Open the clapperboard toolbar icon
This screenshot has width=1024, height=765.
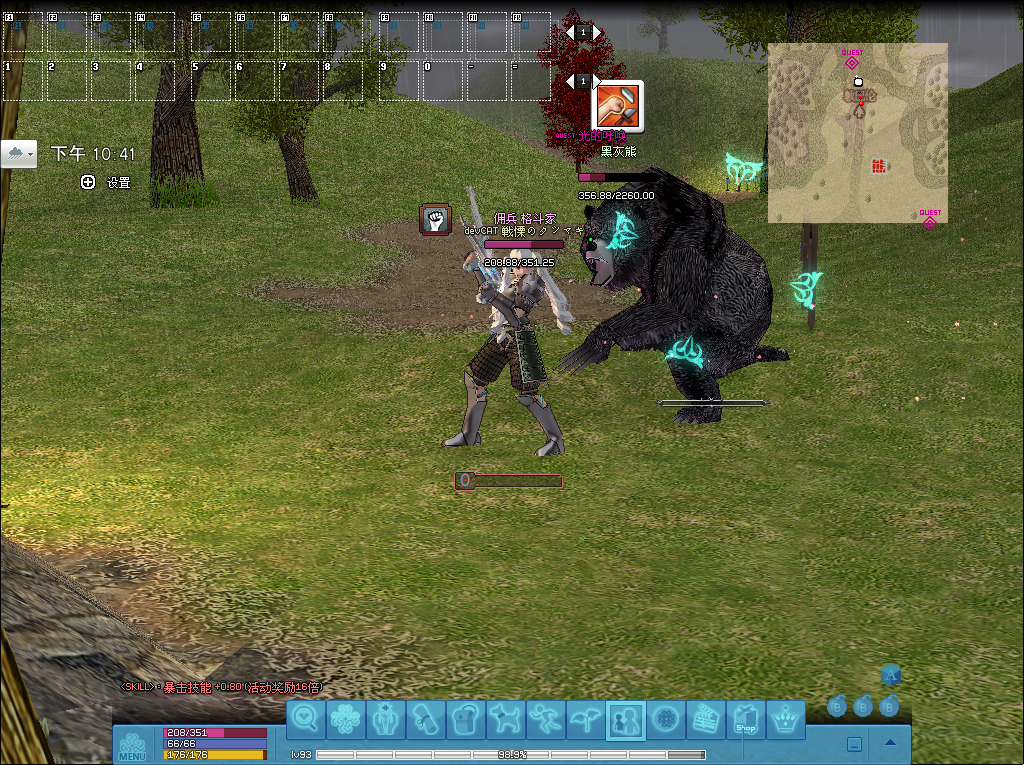point(706,718)
